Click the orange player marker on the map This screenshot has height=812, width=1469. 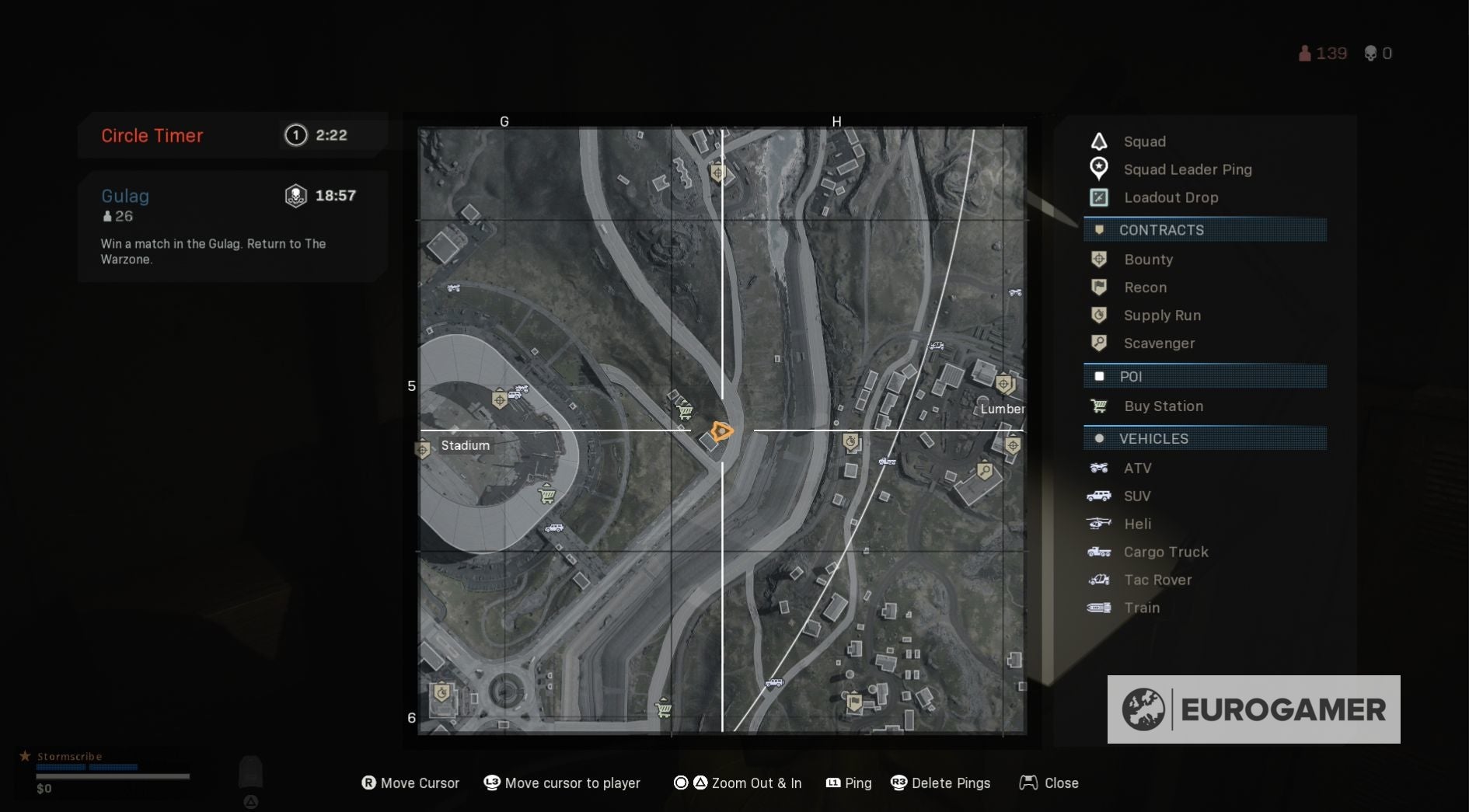(721, 430)
